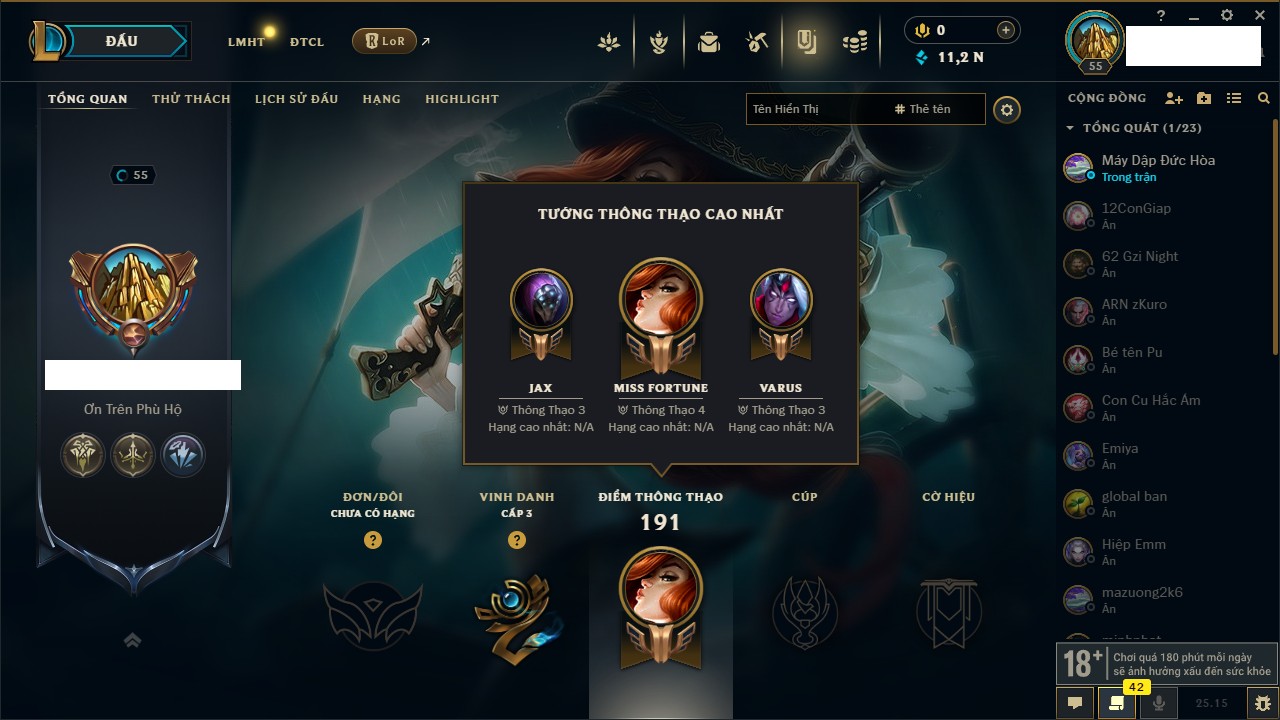This screenshot has width=1280, height=720.
Task: Open the LoR launcher link
Action: pyautogui.click(x=384, y=41)
